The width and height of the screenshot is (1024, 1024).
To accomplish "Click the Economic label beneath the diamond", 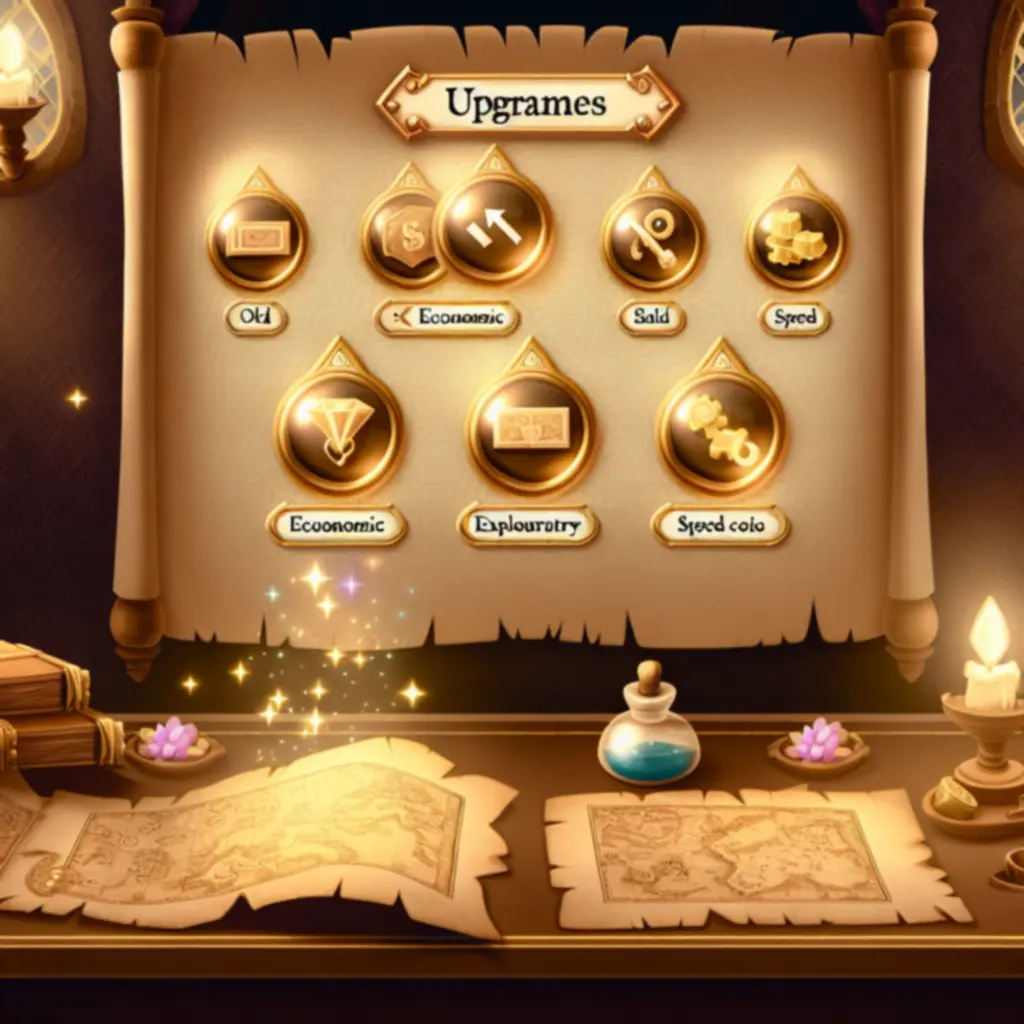I will [x=336, y=524].
